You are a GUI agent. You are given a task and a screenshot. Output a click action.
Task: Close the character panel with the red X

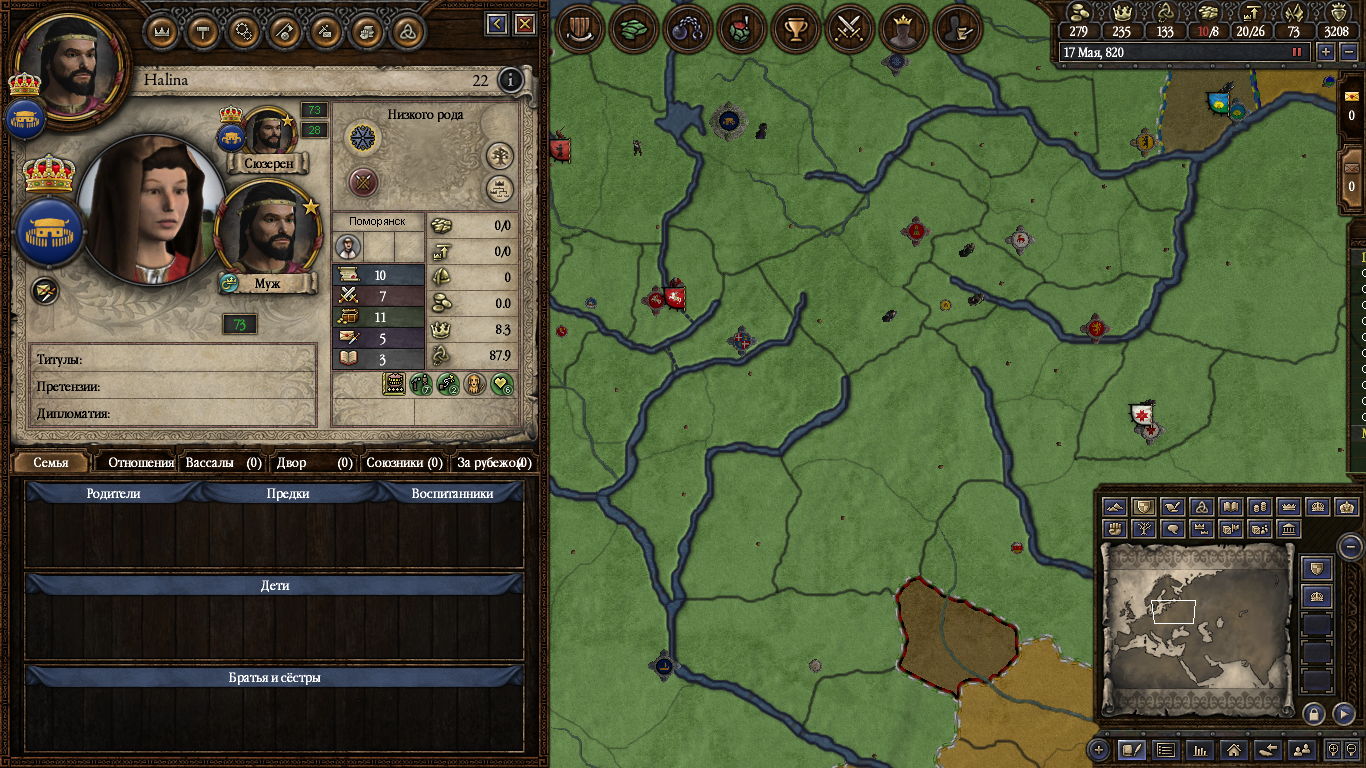point(524,23)
